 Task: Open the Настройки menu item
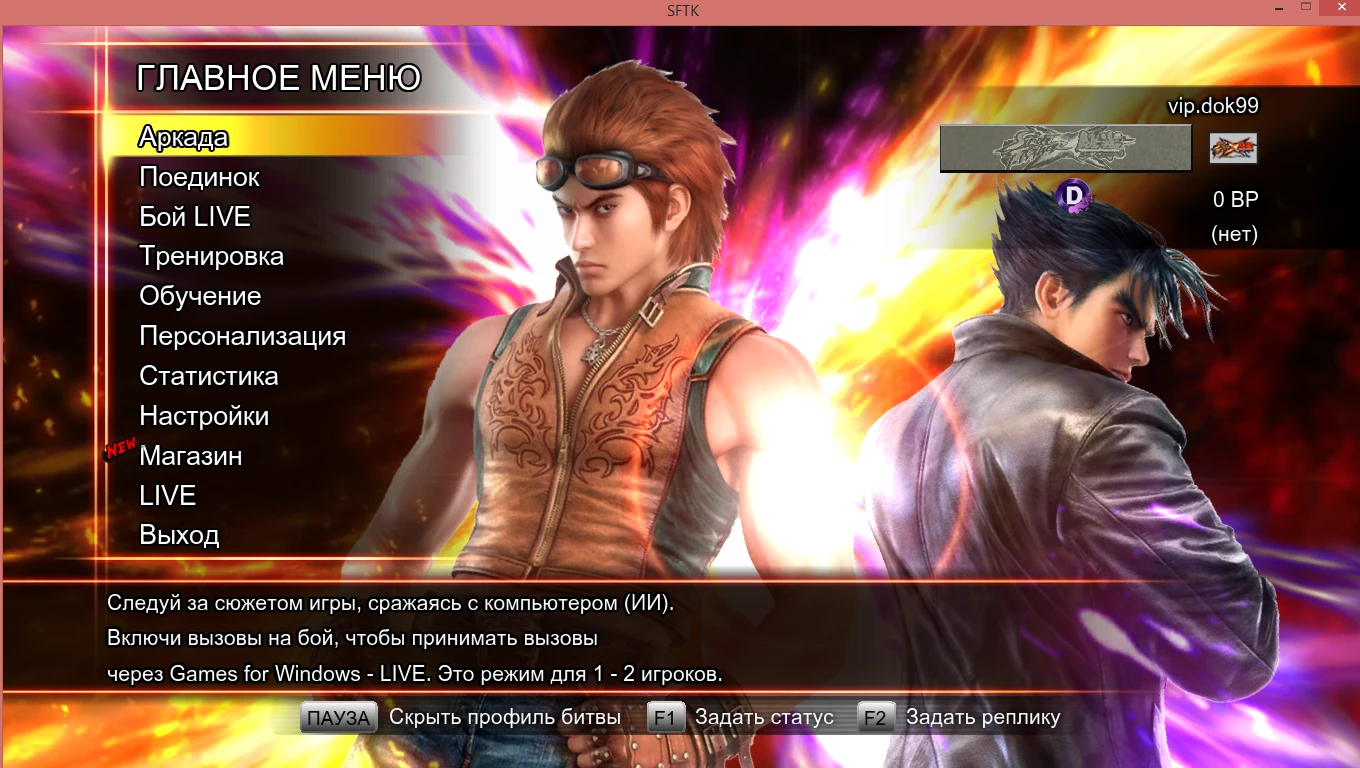(x=206, y=416)
